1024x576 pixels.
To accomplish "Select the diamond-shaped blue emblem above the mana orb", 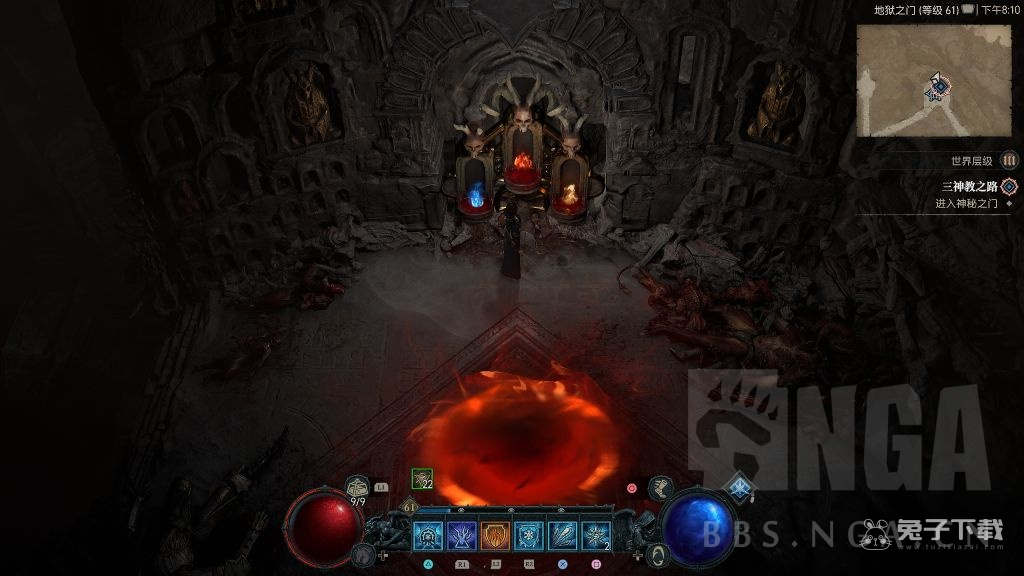I will pos(740,487).
